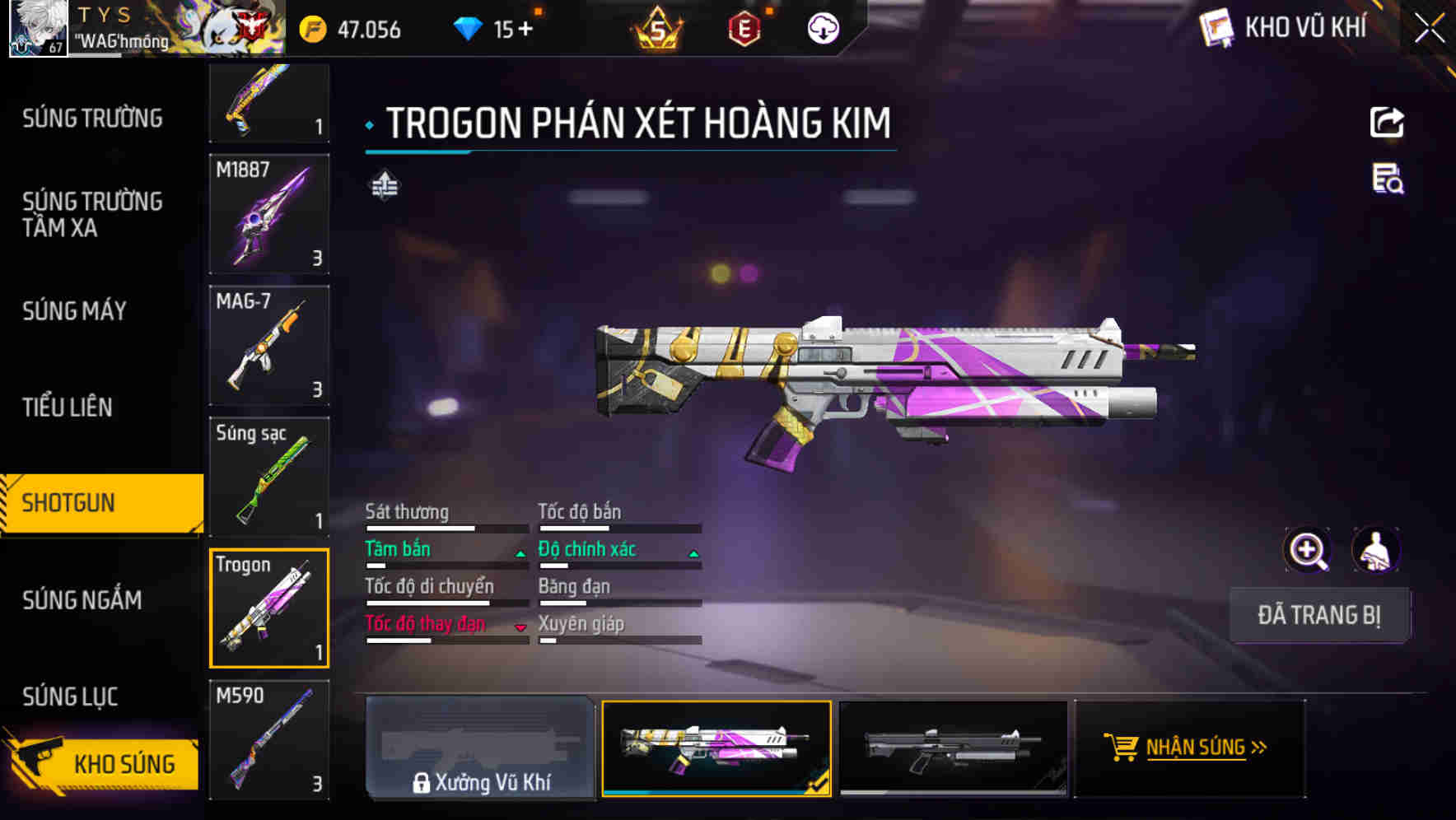
Task: Select the Súng sạc weapon slot
Action: point(269,477)
